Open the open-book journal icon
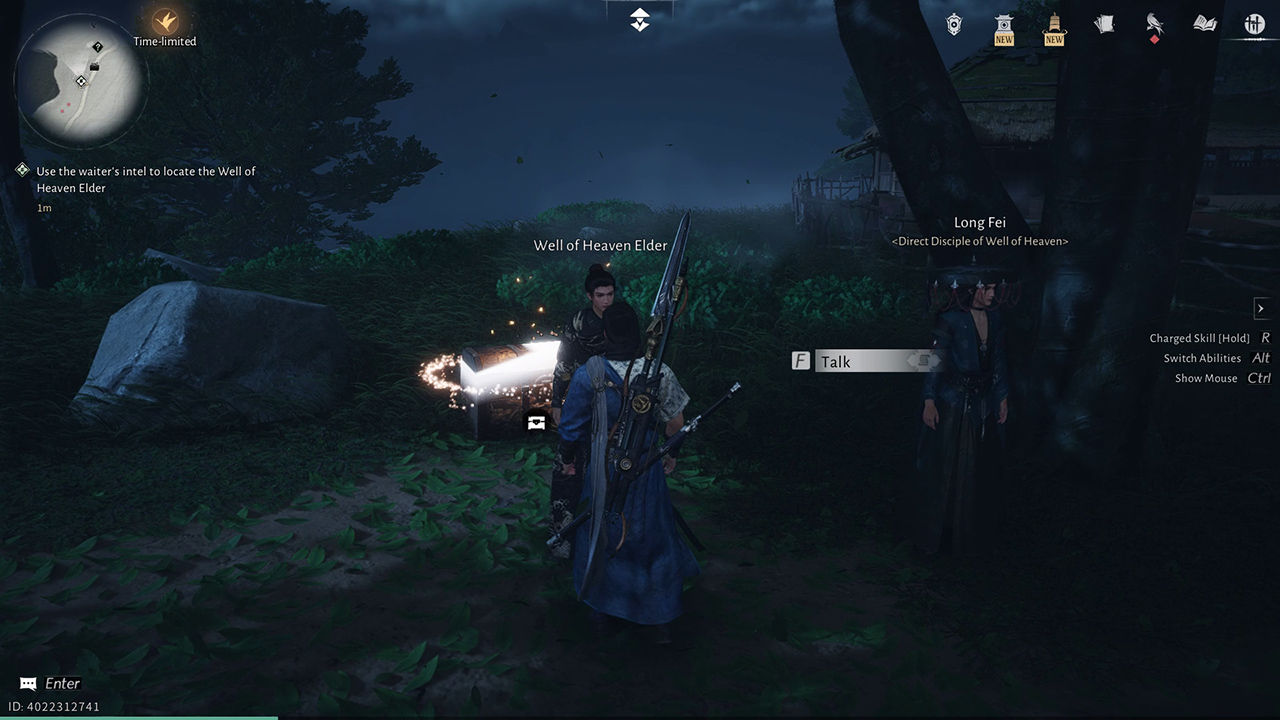Viewport: 1280px width, 720px height. [1204, 24]
